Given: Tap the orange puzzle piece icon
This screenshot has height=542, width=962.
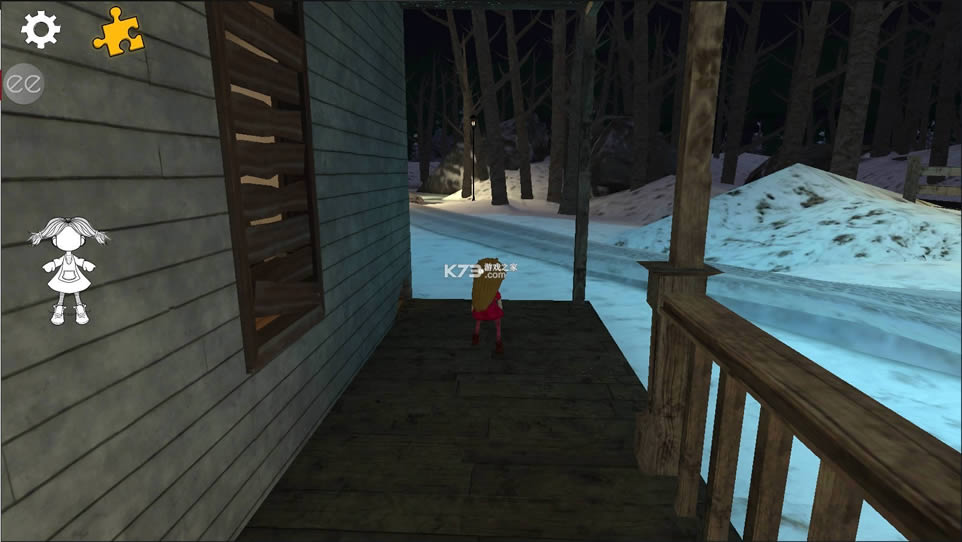Looking at the screenshot, I should 117,32.
